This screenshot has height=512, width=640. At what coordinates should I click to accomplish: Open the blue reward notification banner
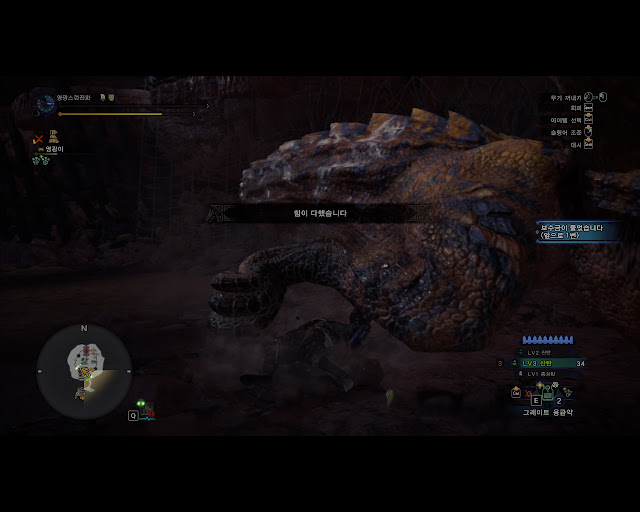tap(571, 230)
